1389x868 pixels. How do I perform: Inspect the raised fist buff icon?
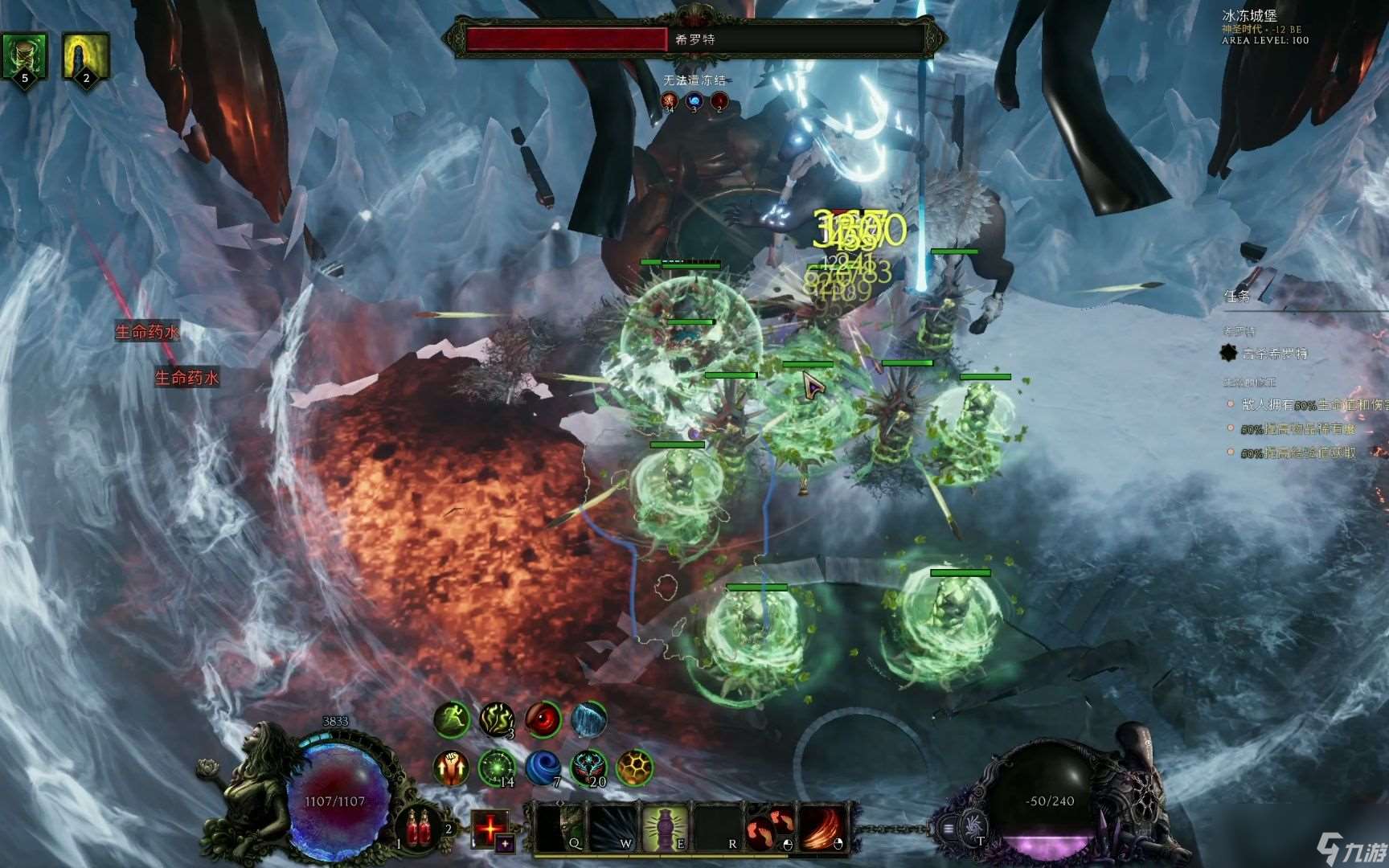[452, 768]
